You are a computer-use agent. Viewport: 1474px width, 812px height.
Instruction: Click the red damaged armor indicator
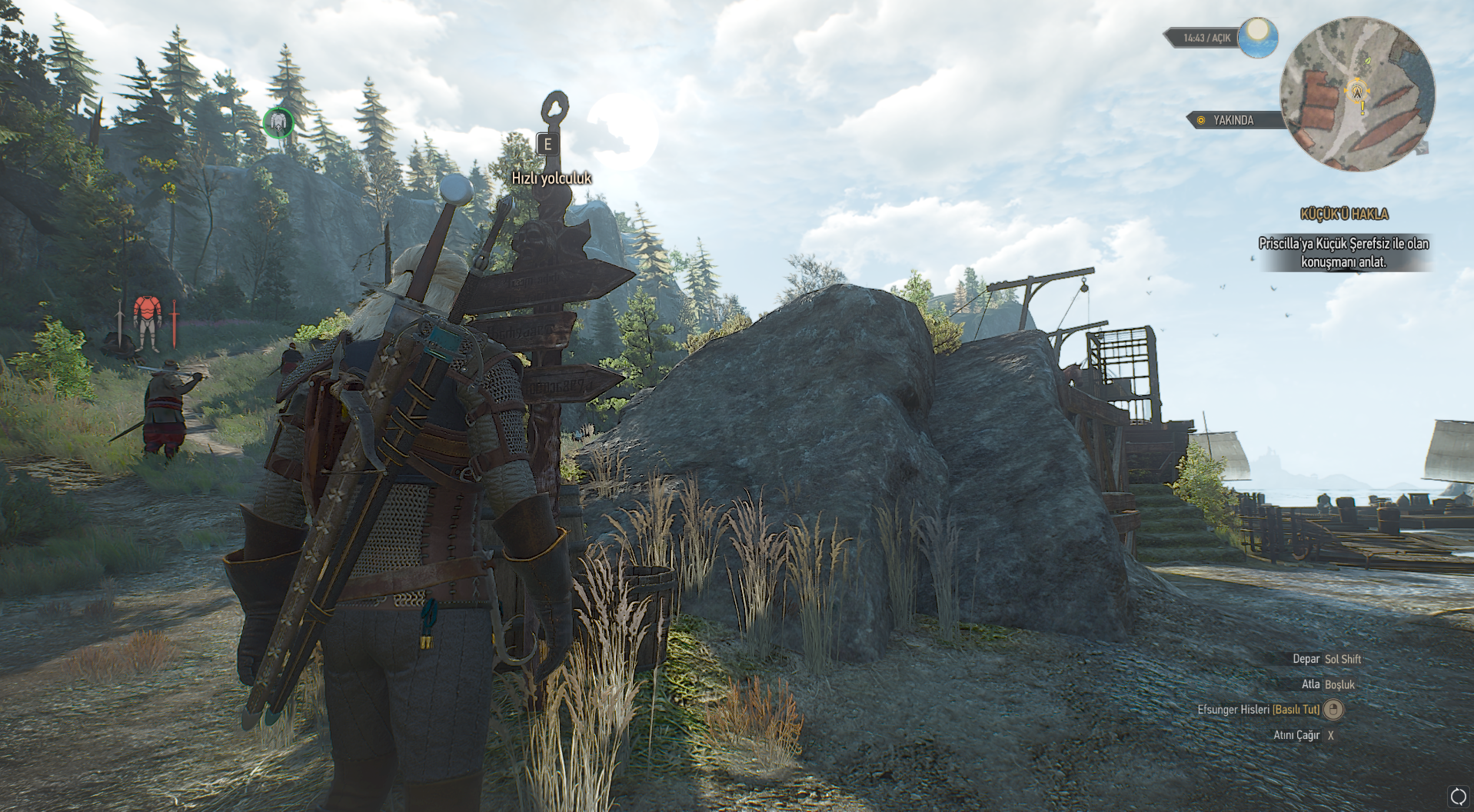coord(147,322)
